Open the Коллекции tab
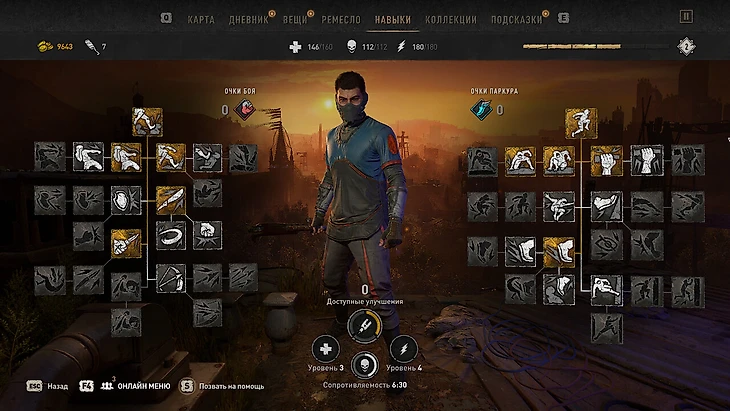730x411 pixels. [450, 19]
